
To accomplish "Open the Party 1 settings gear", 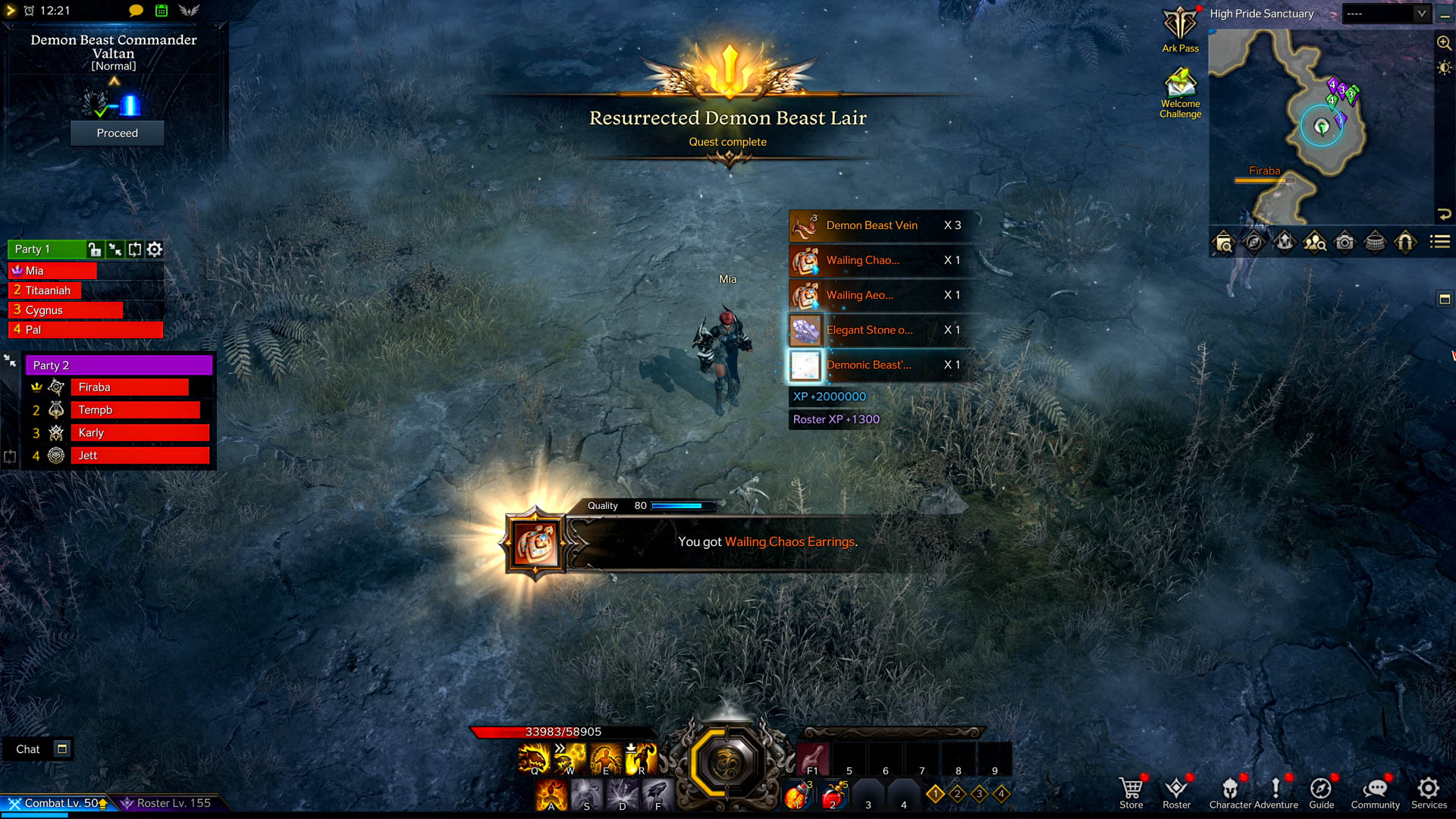I will 155,249.
